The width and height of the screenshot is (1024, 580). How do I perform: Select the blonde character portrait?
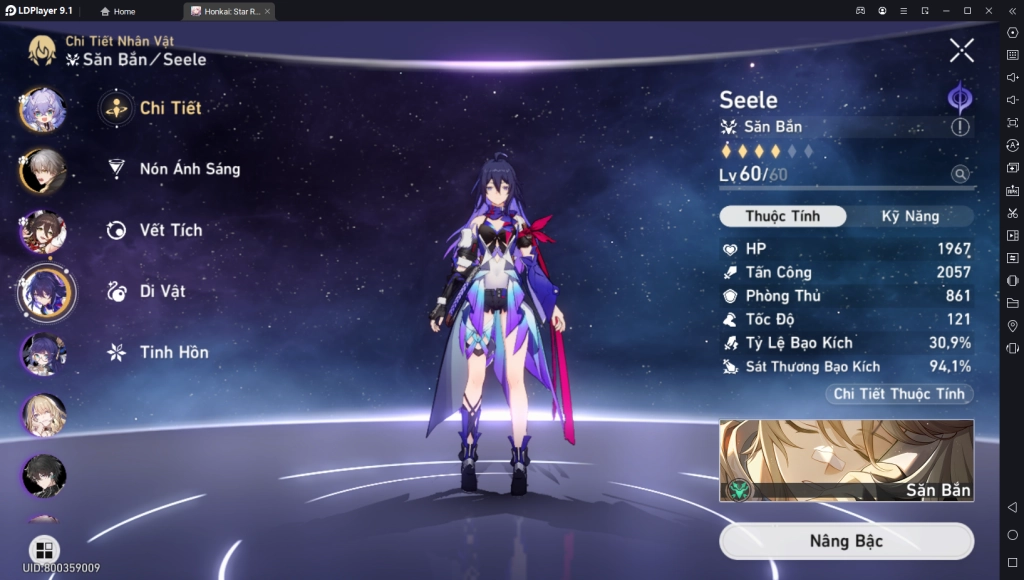tap(44, 415)
